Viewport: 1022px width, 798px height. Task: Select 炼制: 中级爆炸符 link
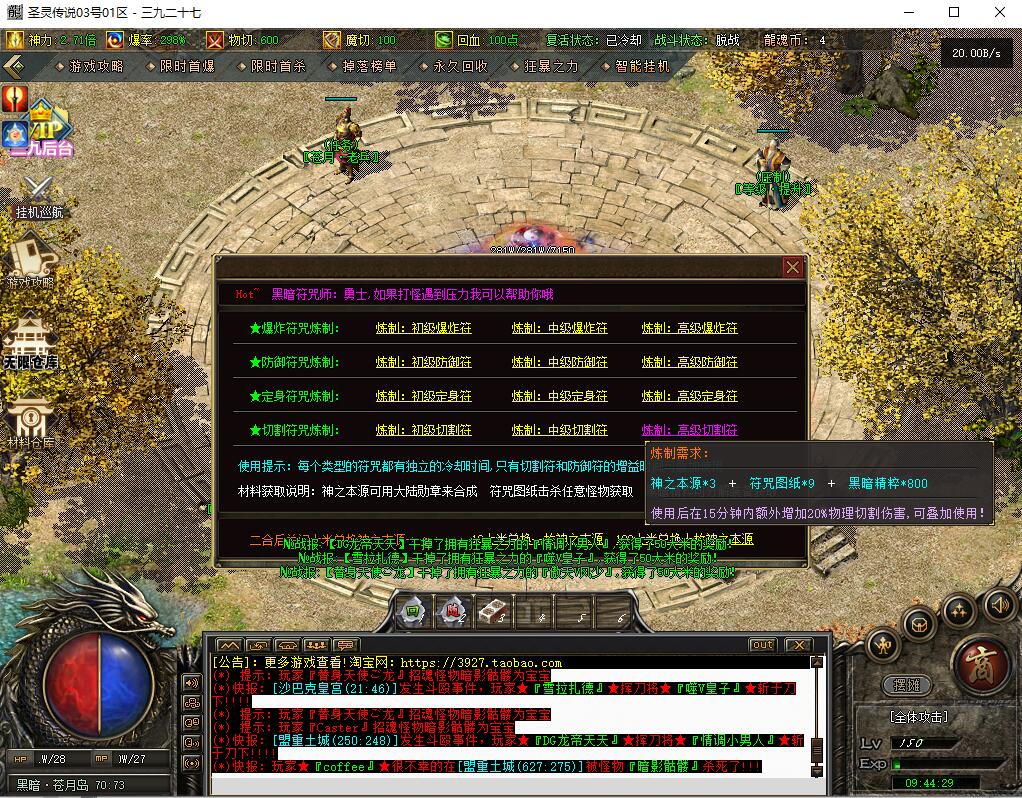[559, 328]
